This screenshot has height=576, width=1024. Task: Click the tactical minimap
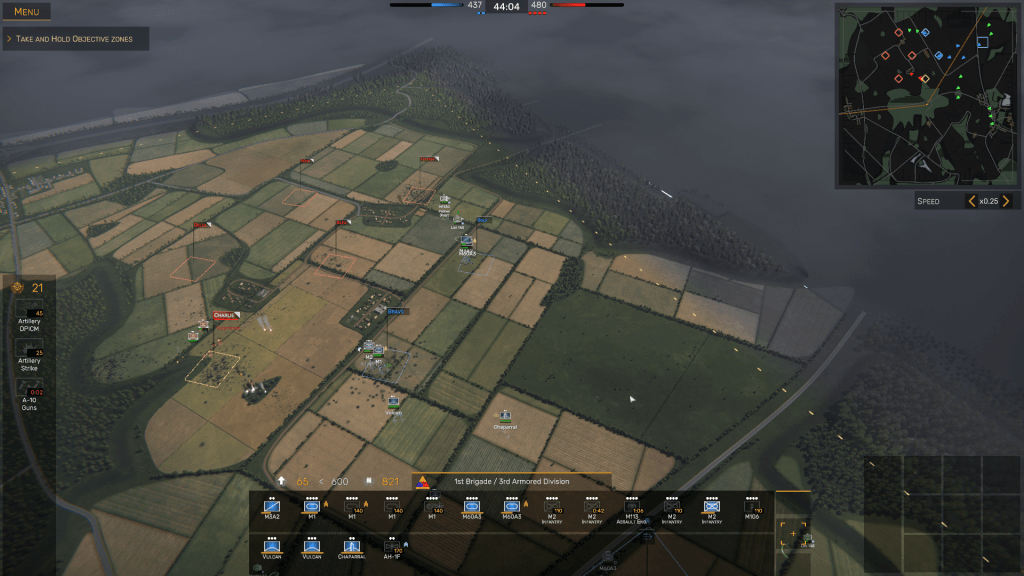926,95
